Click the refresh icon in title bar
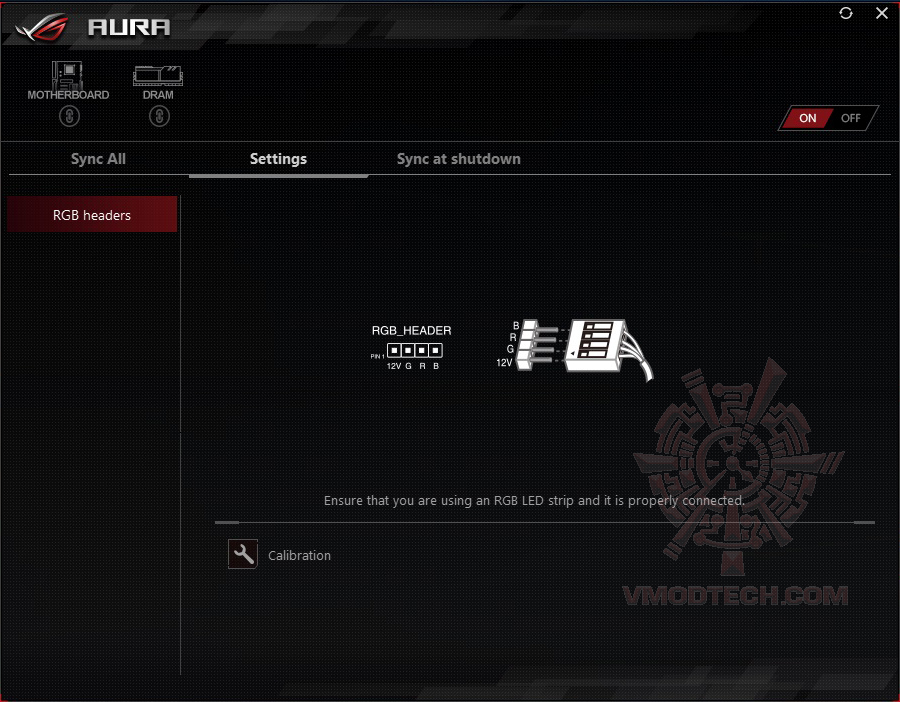 pos(847,14)
